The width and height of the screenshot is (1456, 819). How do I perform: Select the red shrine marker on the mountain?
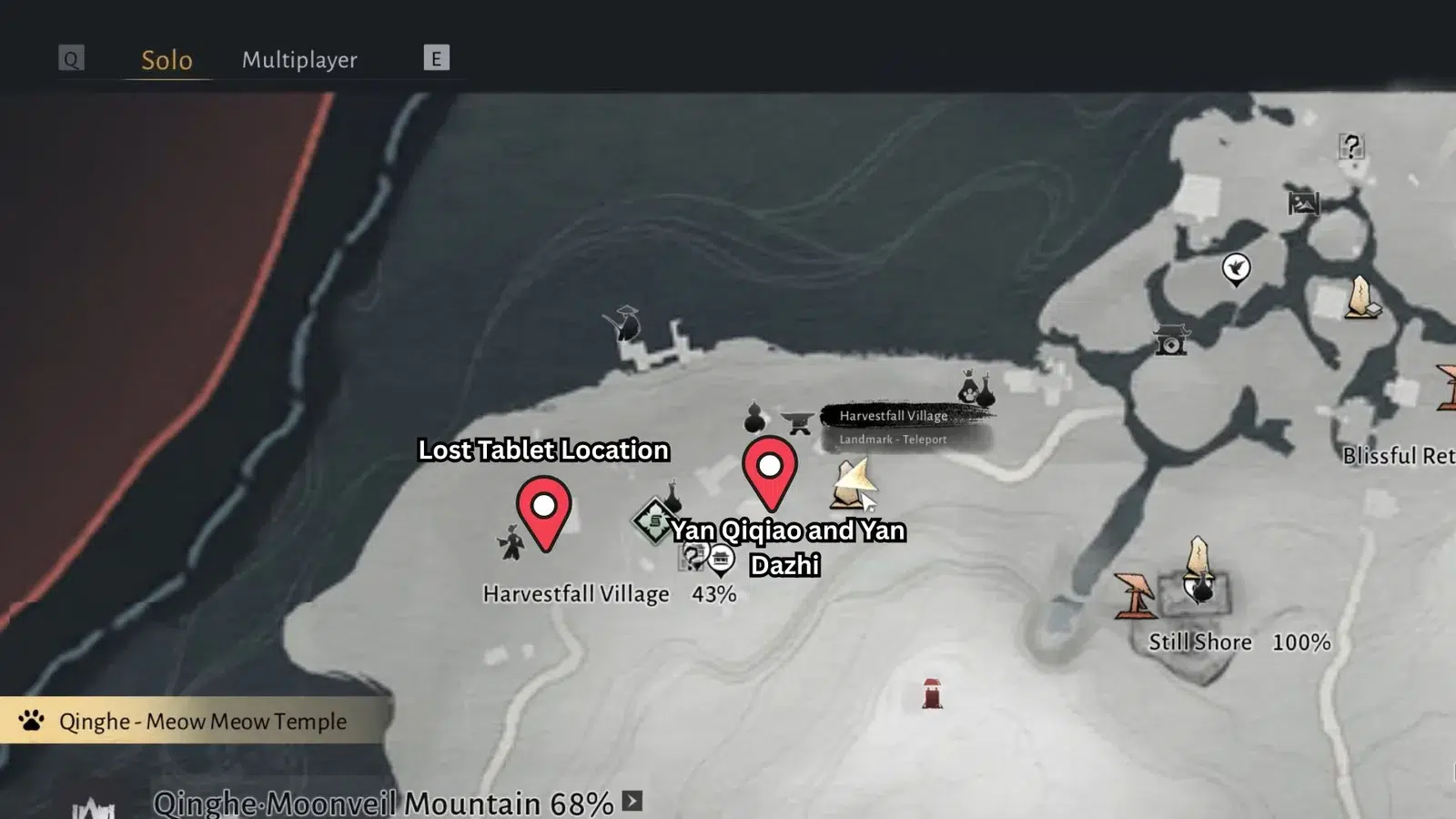pos(932,693)
